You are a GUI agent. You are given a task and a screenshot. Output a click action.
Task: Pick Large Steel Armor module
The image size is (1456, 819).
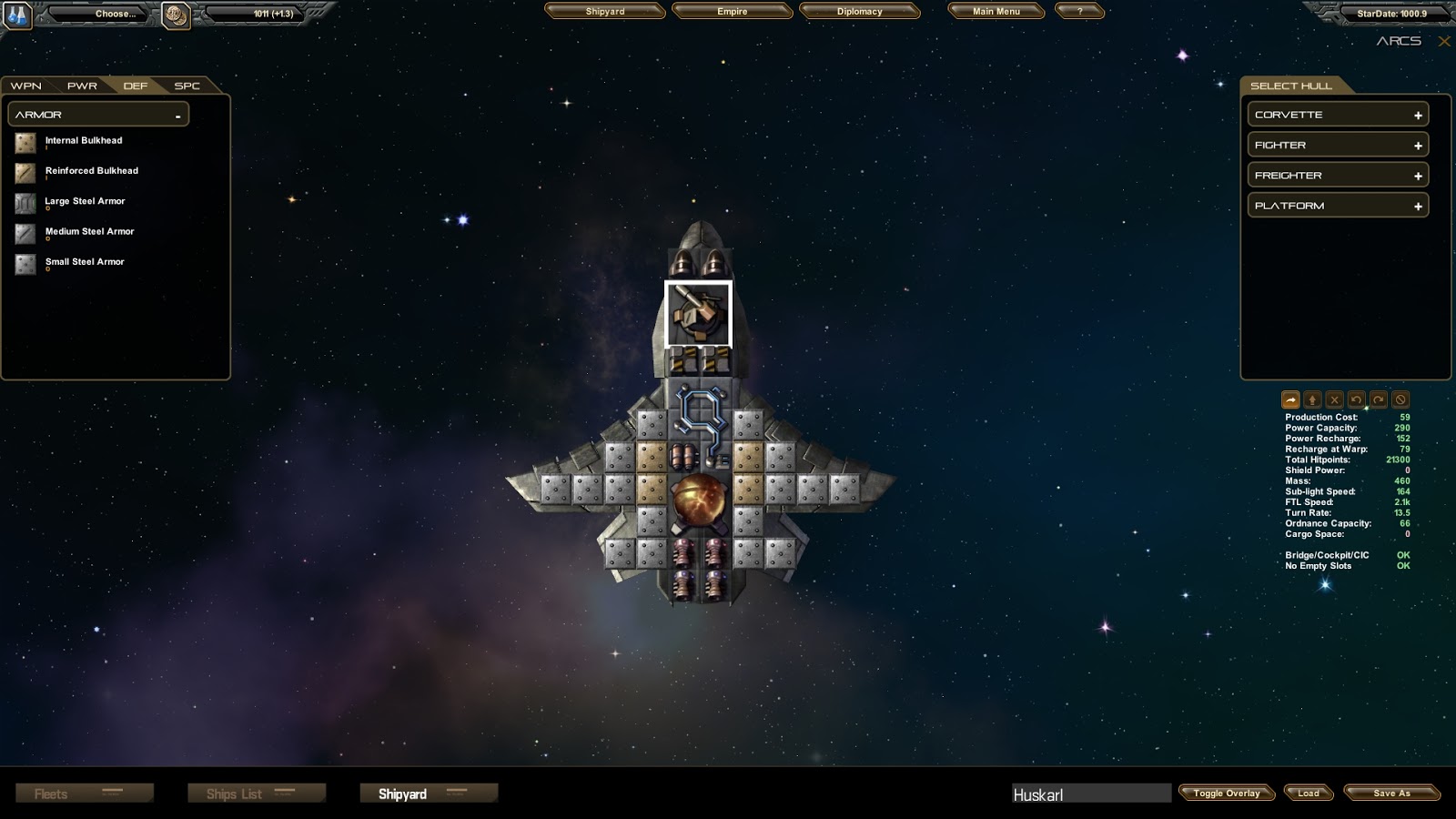[85, 201]
